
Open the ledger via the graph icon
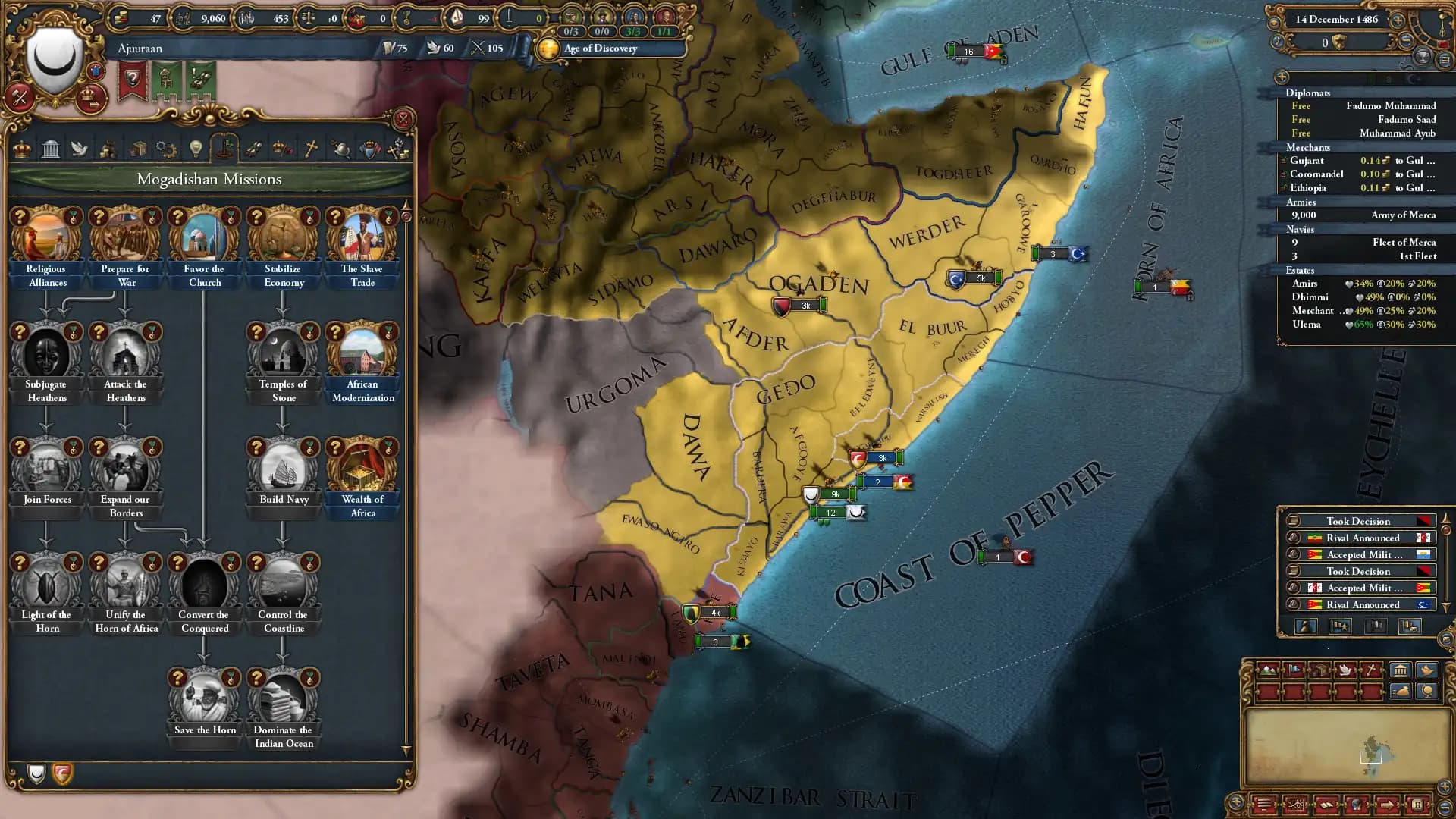coord(1295,806)
